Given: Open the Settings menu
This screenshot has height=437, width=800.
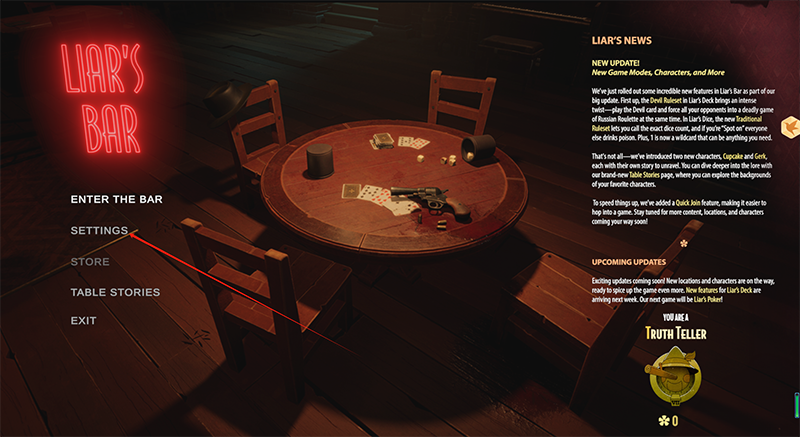Looking at the screenshot, I should click(99, 231).
